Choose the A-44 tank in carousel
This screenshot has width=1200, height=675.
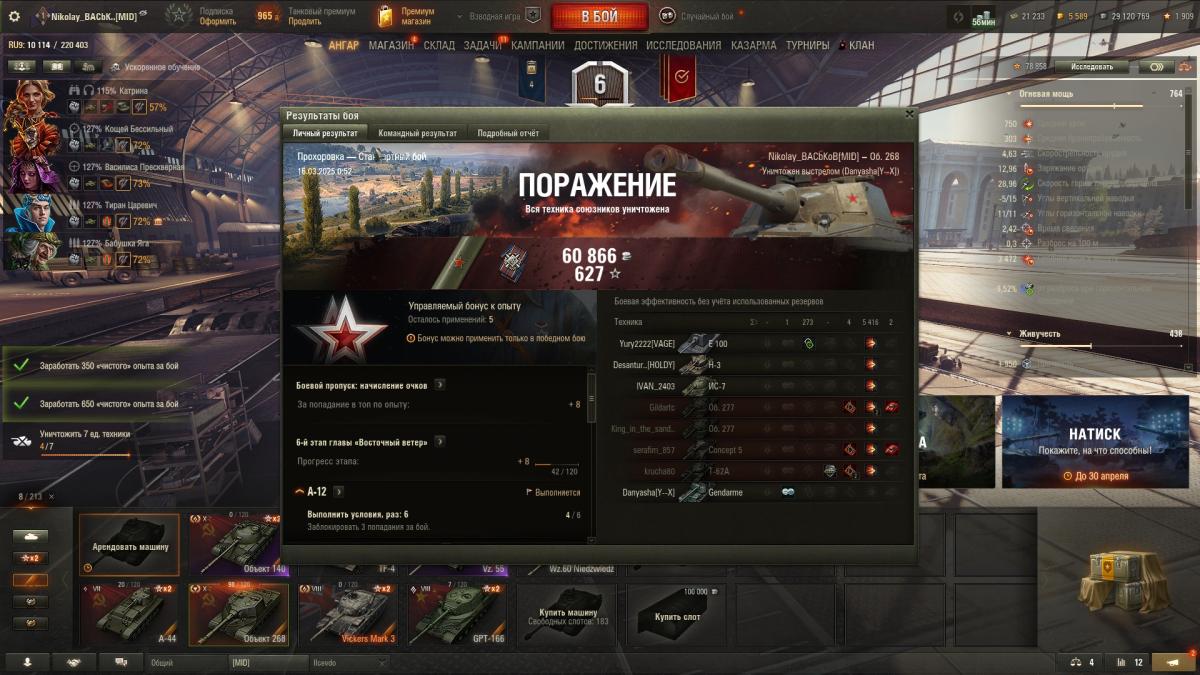[129, 614]
